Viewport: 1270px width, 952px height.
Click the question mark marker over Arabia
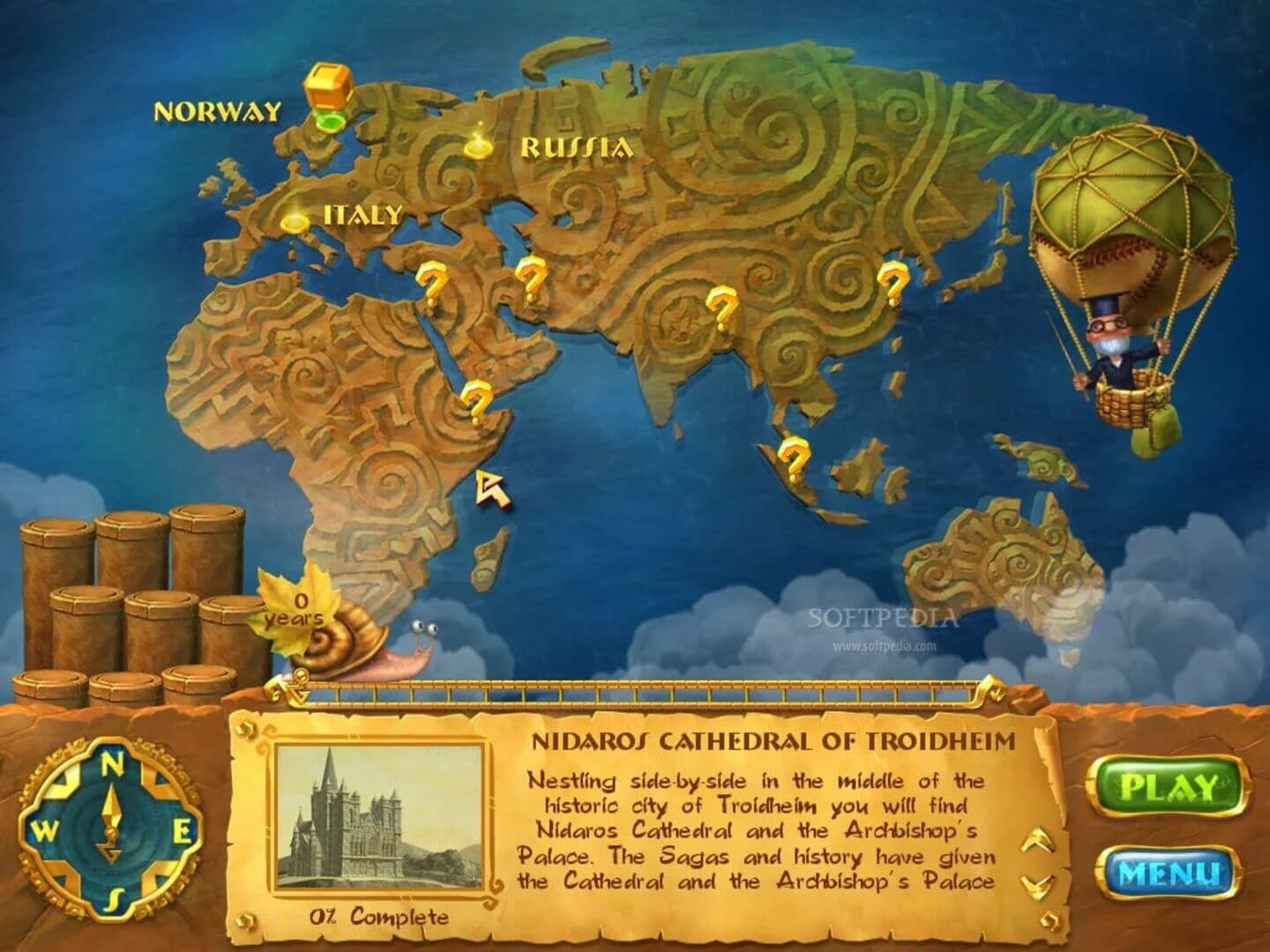(474, 403)
